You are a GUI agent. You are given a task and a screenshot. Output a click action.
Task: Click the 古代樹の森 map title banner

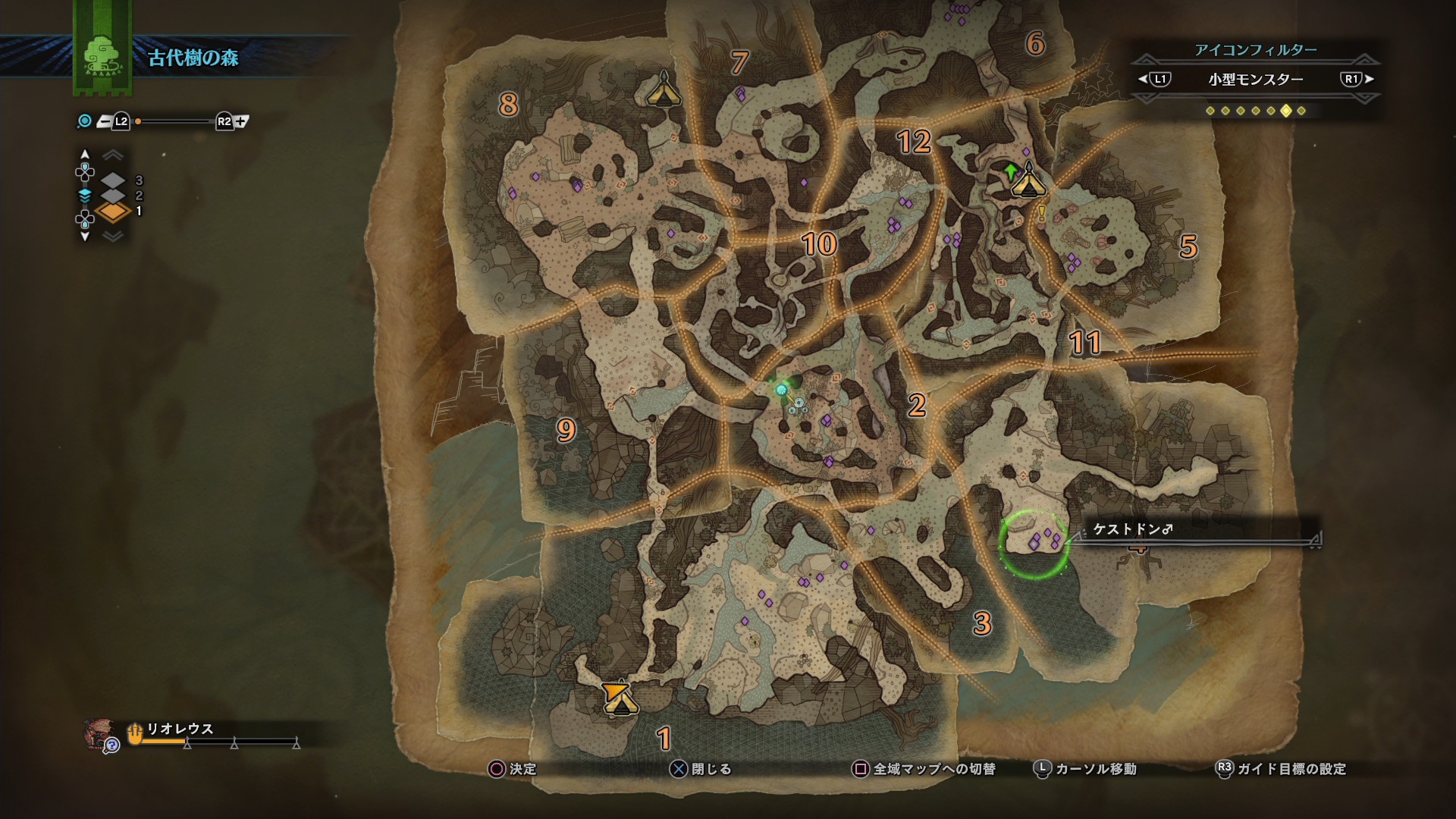click(x=193, y=58)
